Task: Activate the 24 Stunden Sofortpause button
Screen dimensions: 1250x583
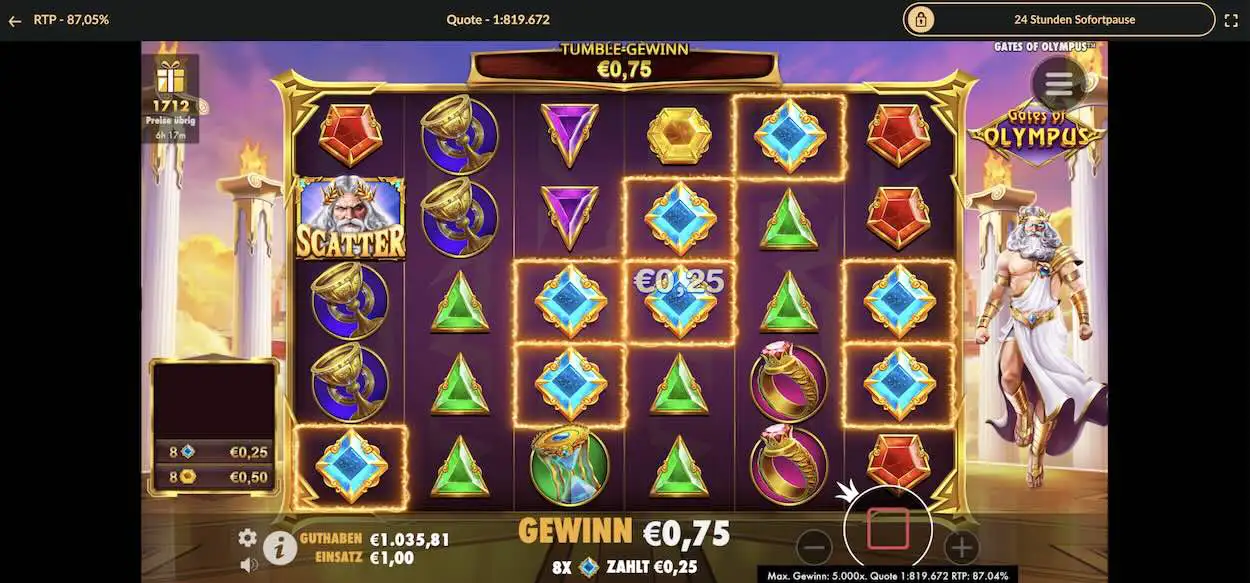Action: (1059, 19)
